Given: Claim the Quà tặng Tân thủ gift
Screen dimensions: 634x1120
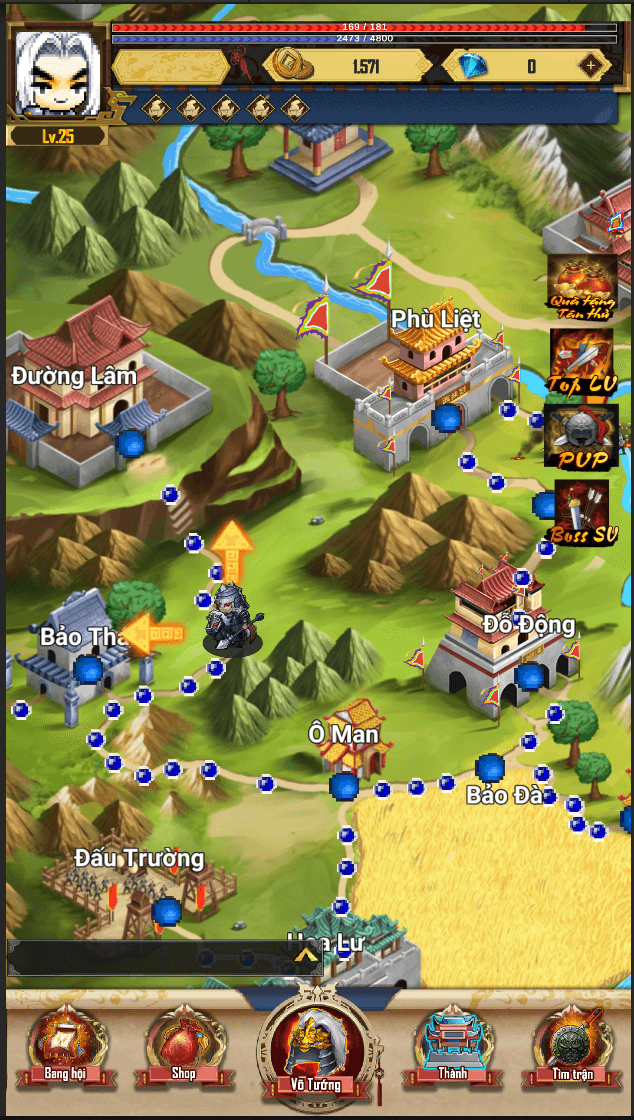Looking at the screenshot, I should [581, 286].
